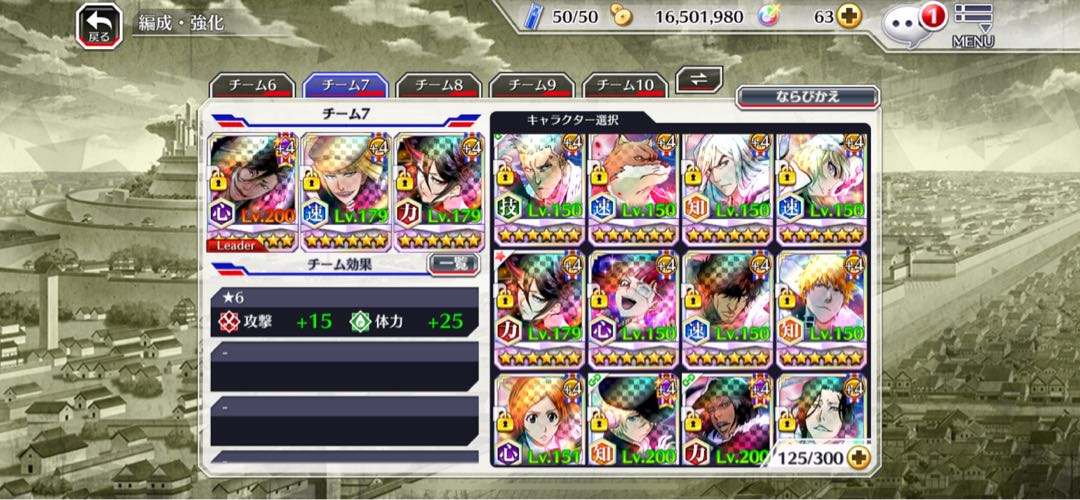The height and width of the screenshot is (500, 1080).
Task: Pick the orange-haired heart character at Lv.151
Action: tap(538, 420)
